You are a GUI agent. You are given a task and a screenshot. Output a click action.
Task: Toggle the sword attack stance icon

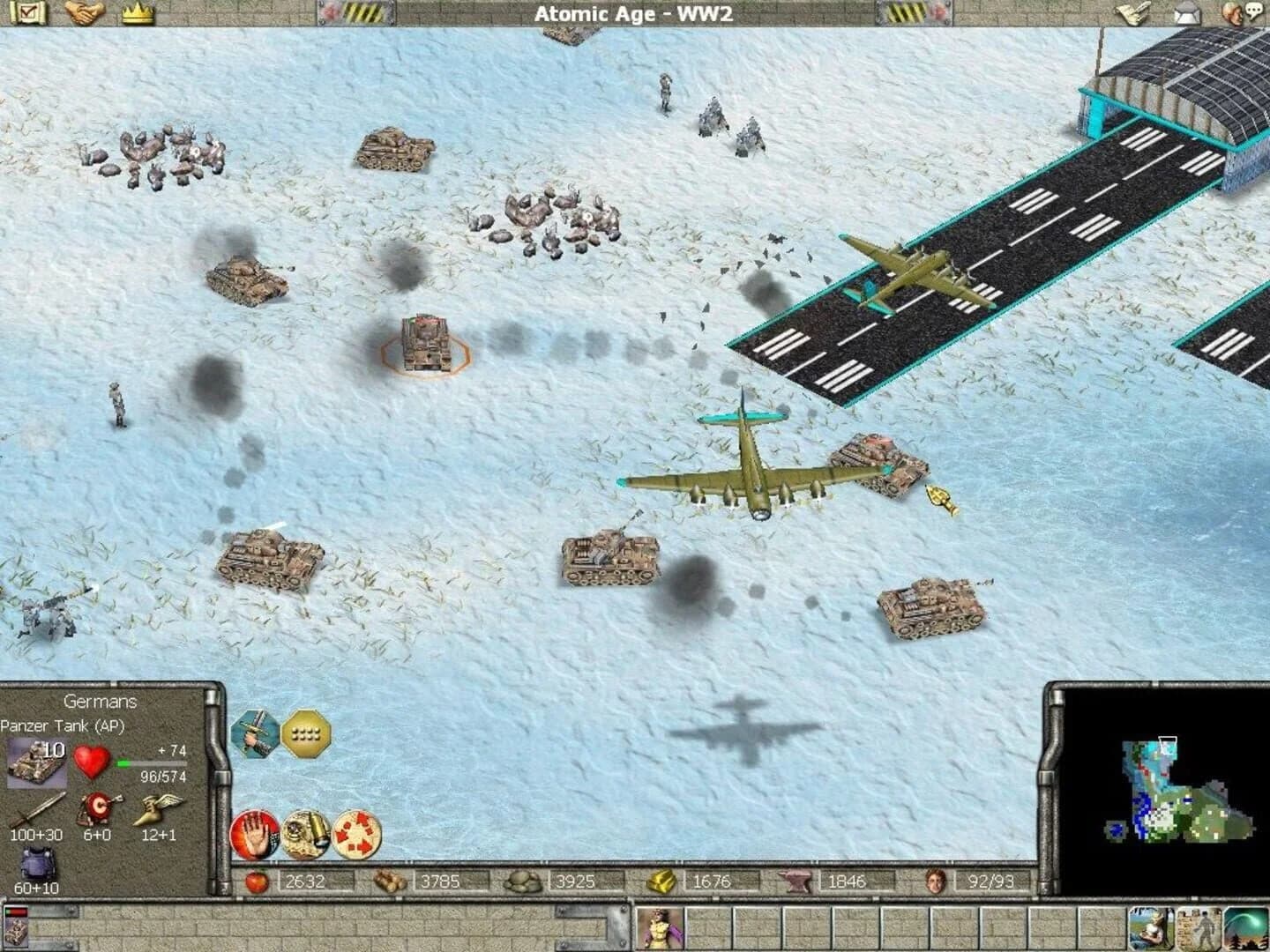pyautogui.click(x=256, y=733)
